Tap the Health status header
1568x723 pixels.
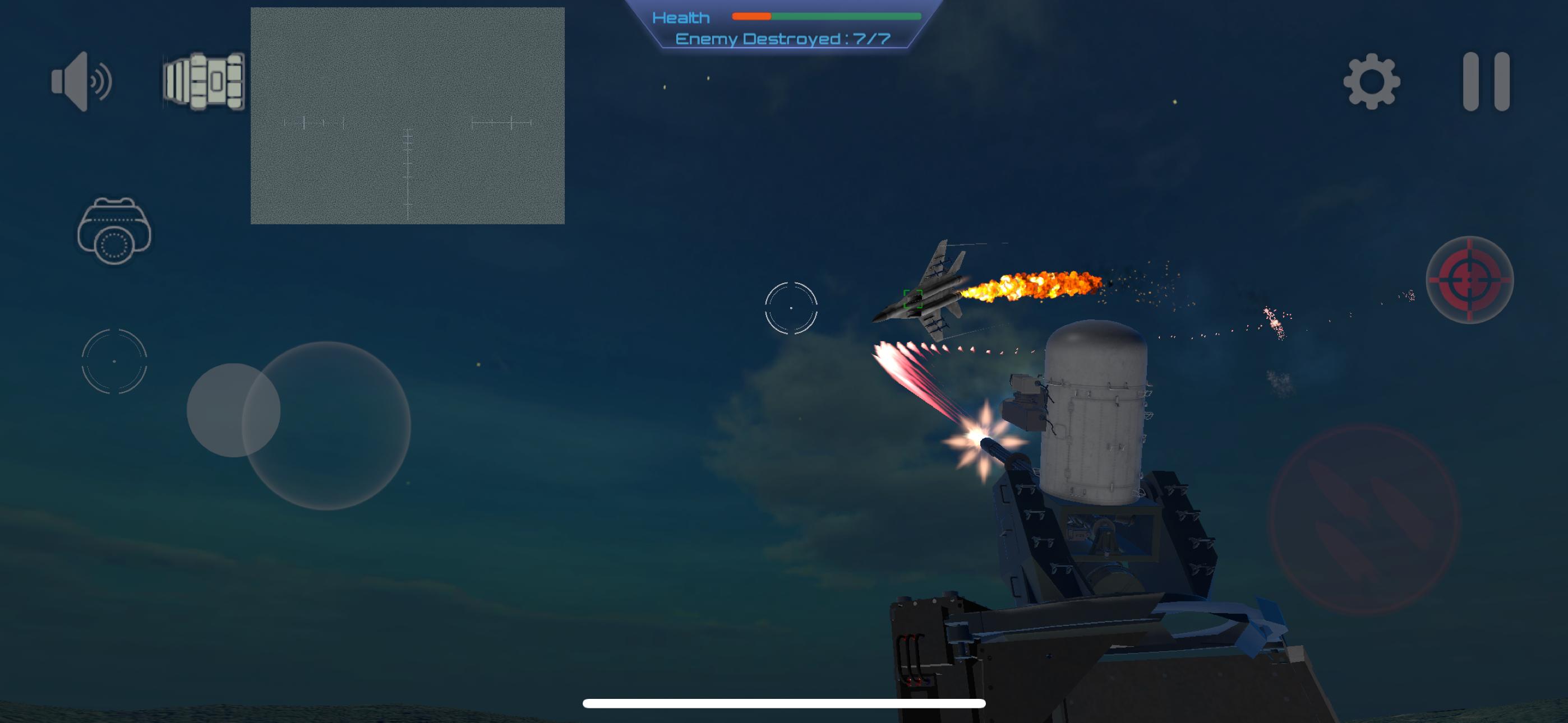(682, 17)
